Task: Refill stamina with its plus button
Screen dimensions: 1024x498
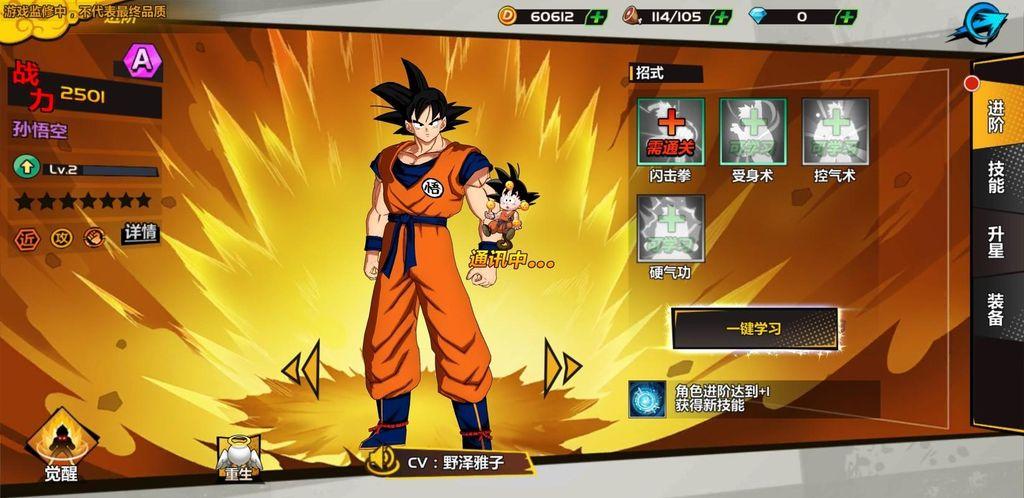Action: (x=721, y=16)
